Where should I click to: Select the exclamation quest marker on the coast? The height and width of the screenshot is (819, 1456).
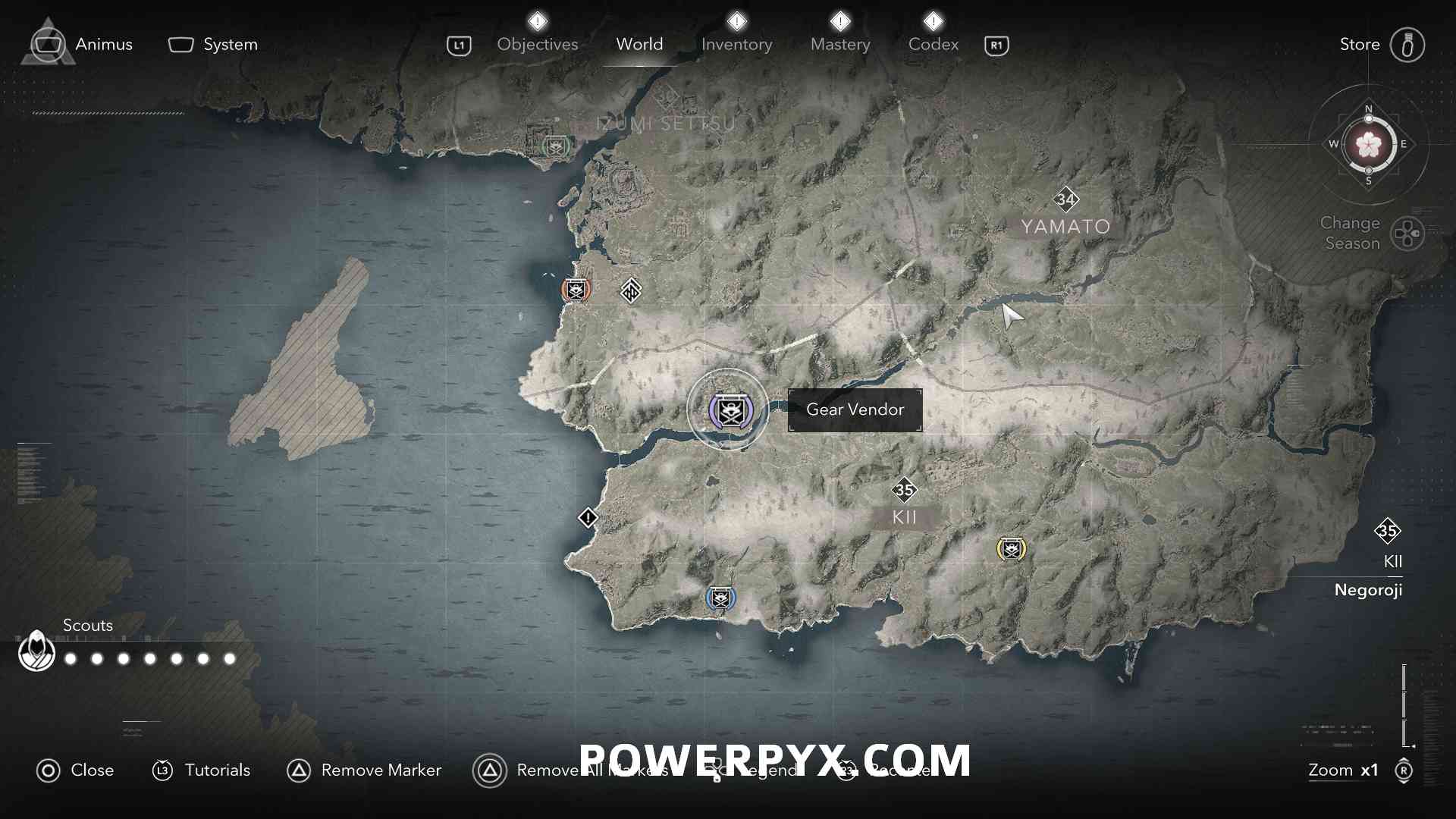pyautogui.click(x=588, y=518)
